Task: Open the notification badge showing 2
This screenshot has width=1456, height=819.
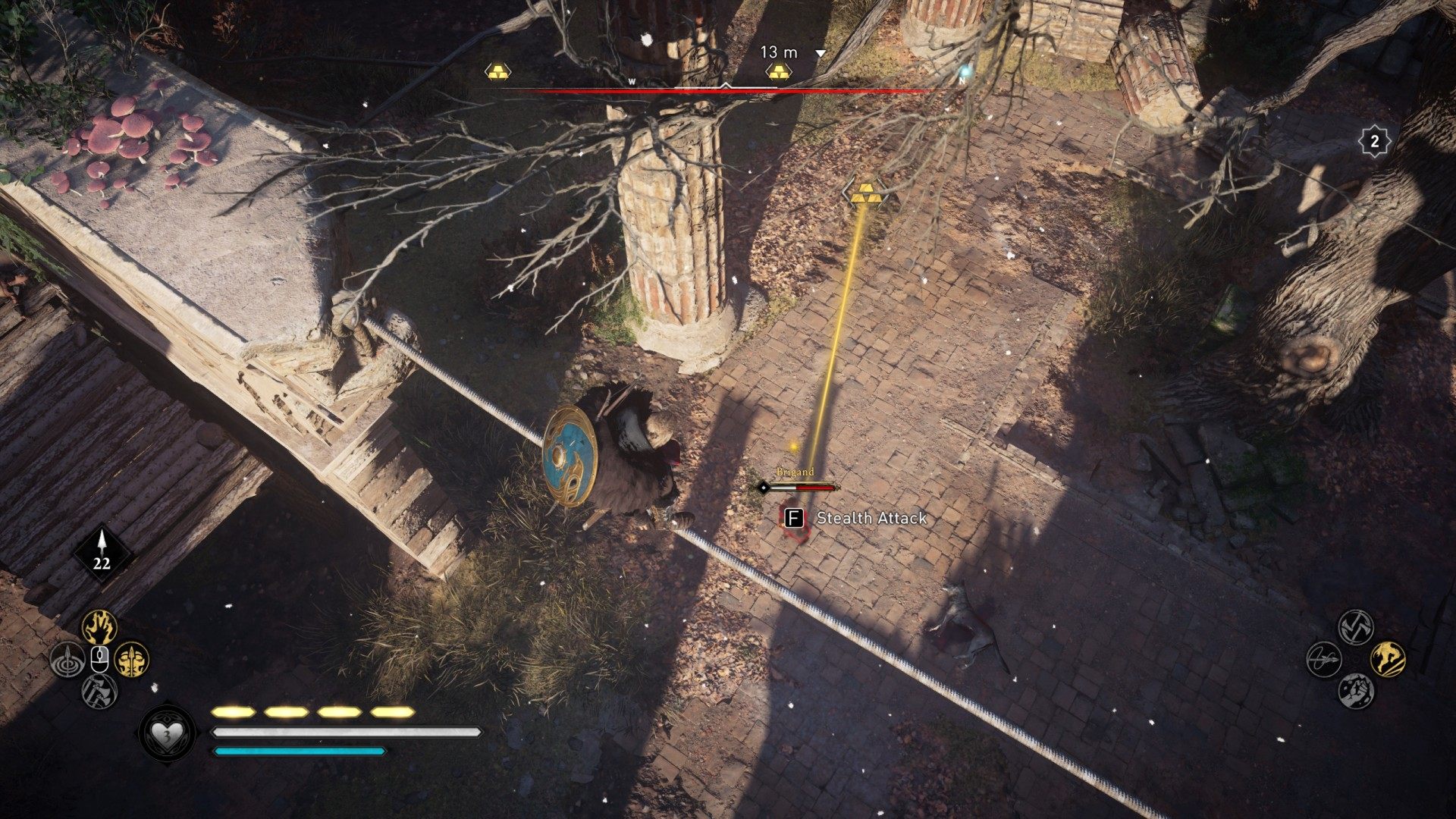Action: tap(1373, 141)
